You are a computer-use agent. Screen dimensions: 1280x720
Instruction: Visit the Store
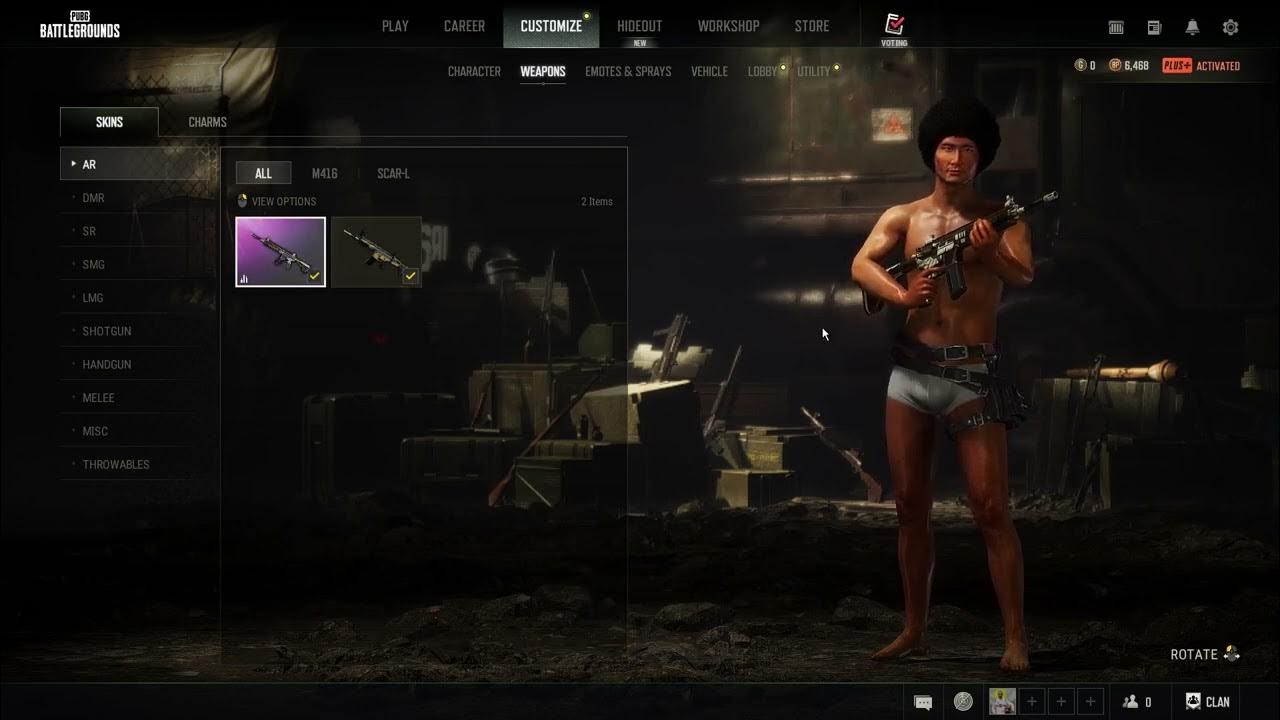811,26
